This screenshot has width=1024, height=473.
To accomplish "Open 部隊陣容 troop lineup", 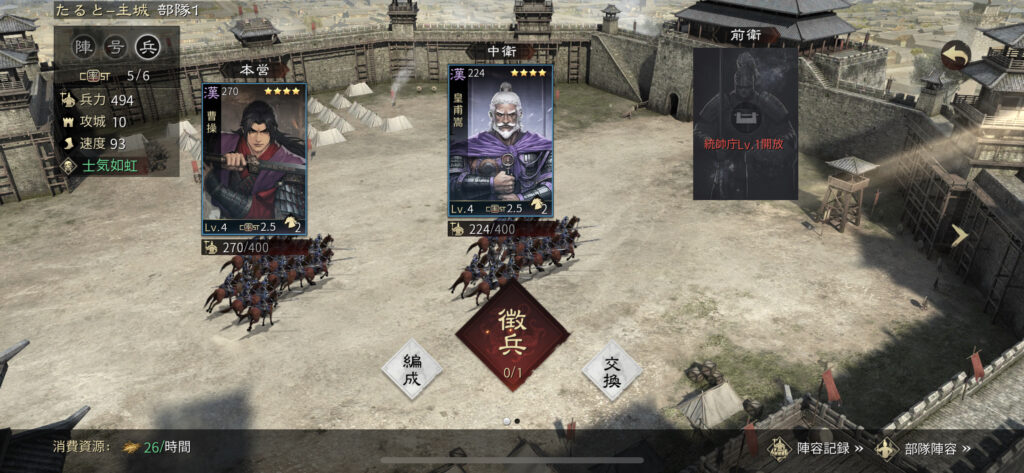I will point(923,448).
